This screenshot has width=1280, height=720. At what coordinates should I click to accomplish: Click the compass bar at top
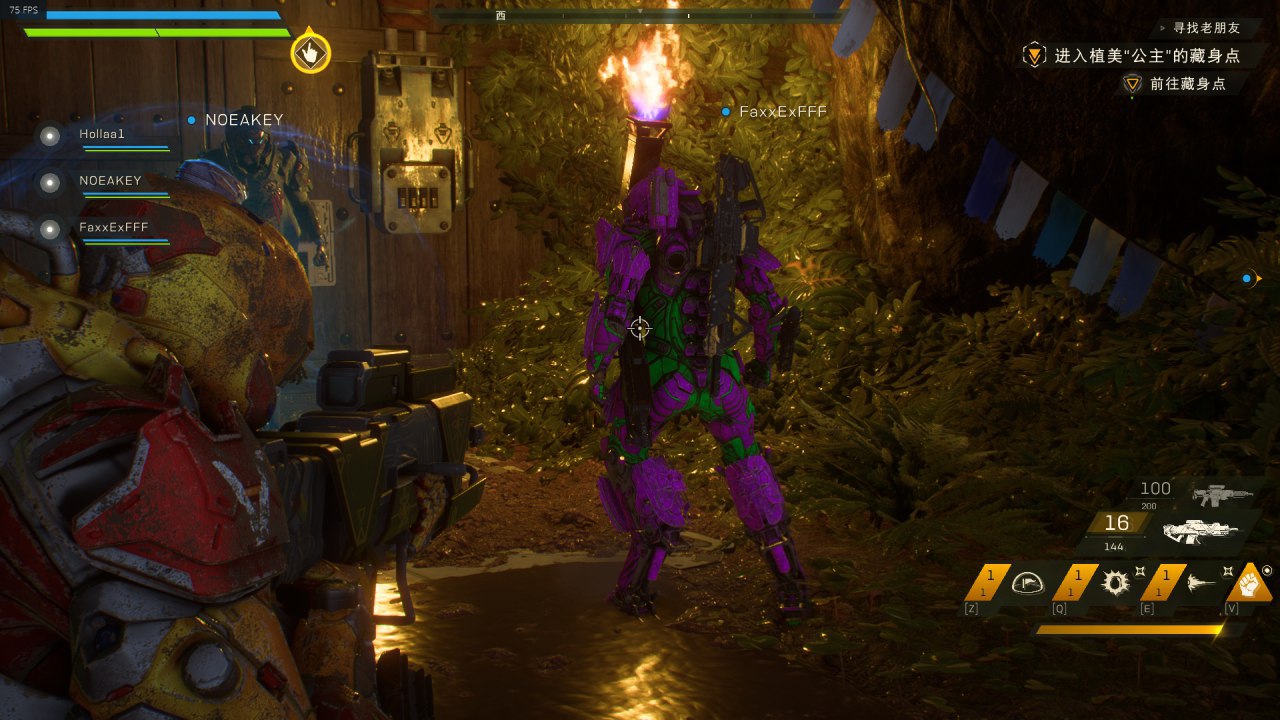pyautogui.click(x=640, y=16)
